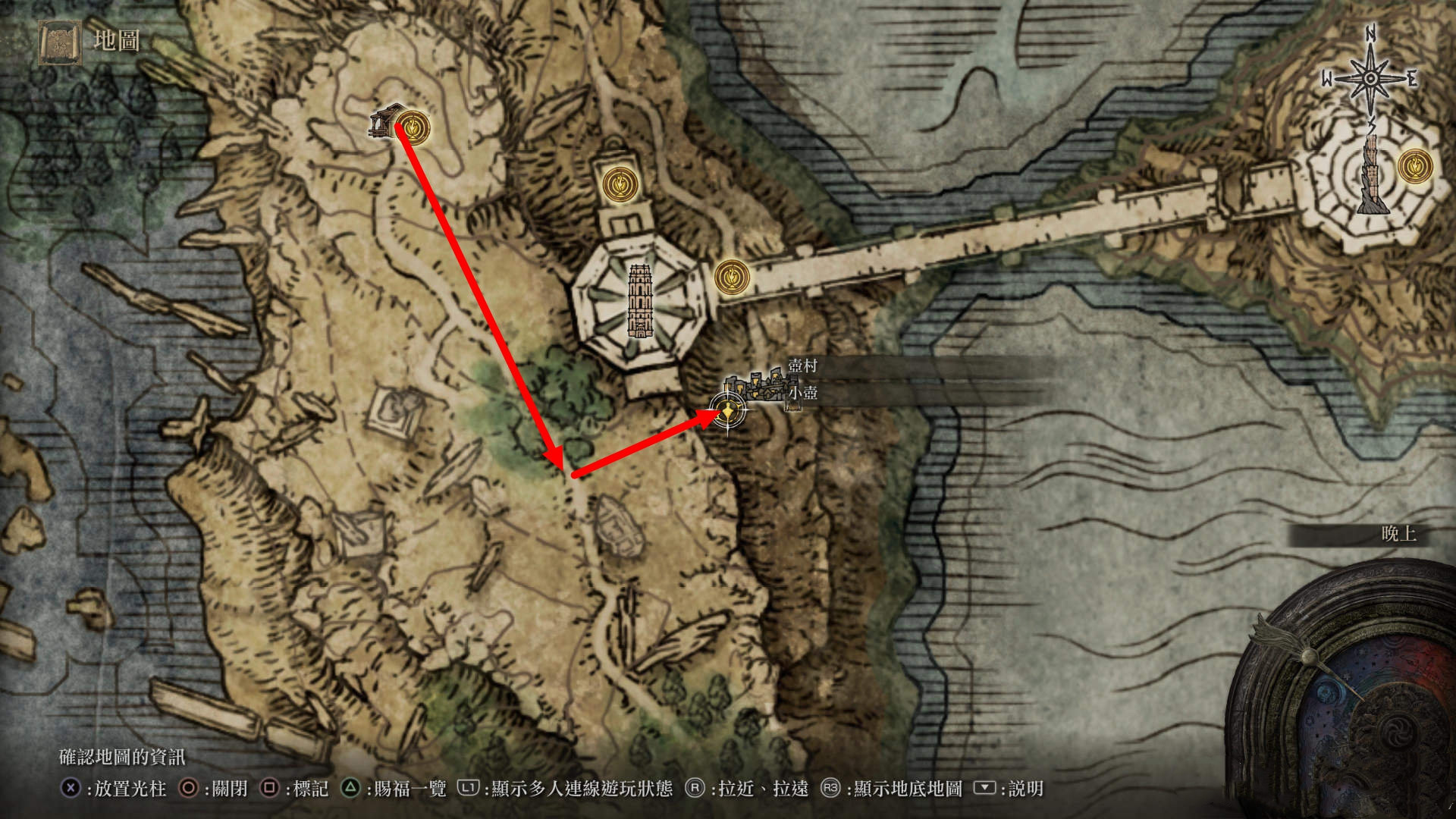Click the 地圖 map scroll icon
Screen dimensions: 1456x819
[60, 42]
